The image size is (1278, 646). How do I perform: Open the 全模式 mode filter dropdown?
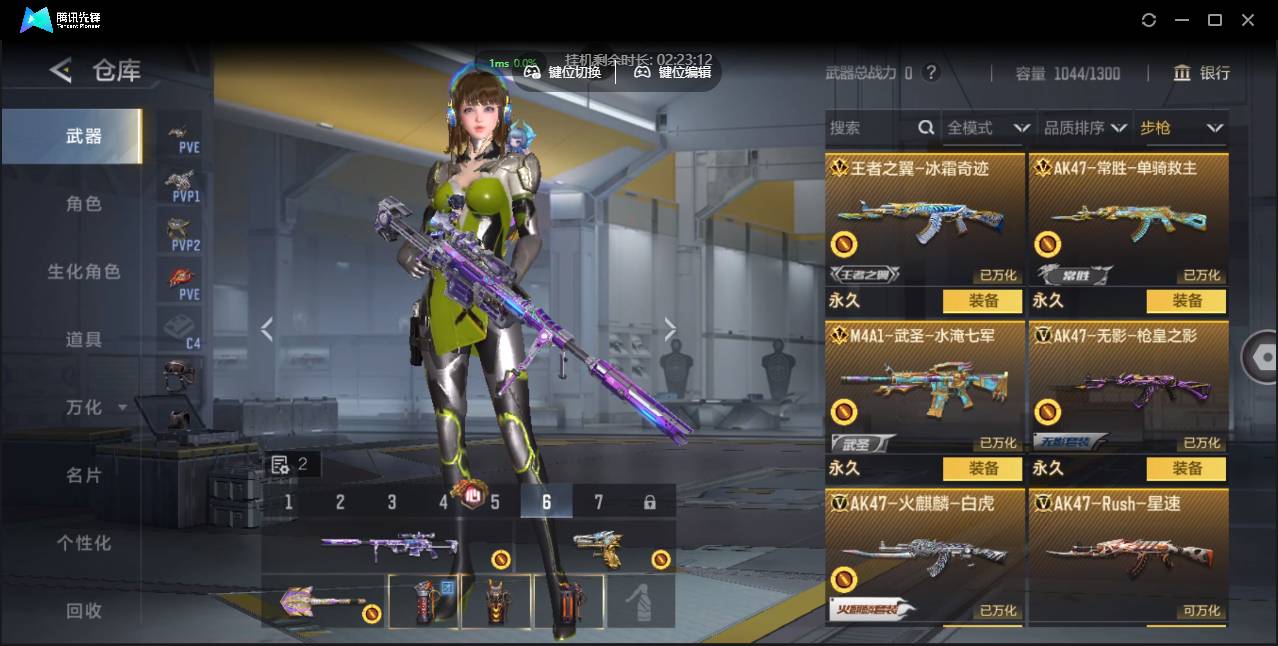[988, 128]
